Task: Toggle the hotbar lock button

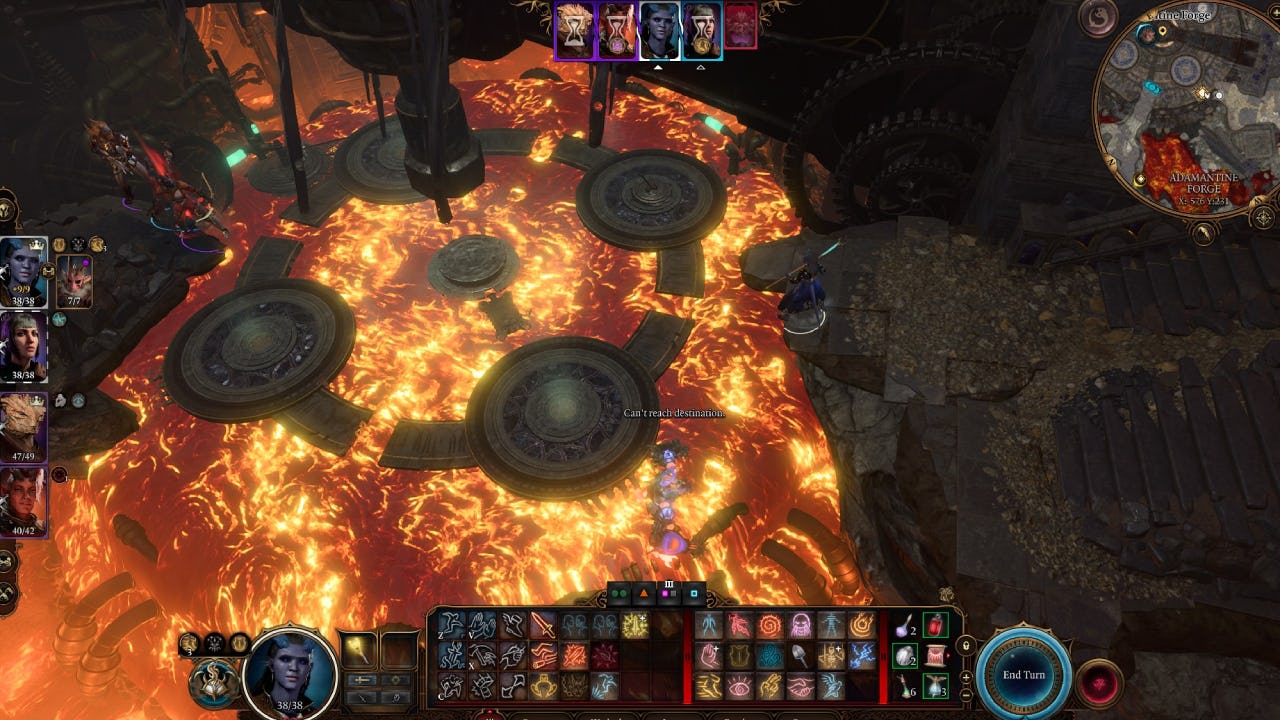Action: (966, 647)
